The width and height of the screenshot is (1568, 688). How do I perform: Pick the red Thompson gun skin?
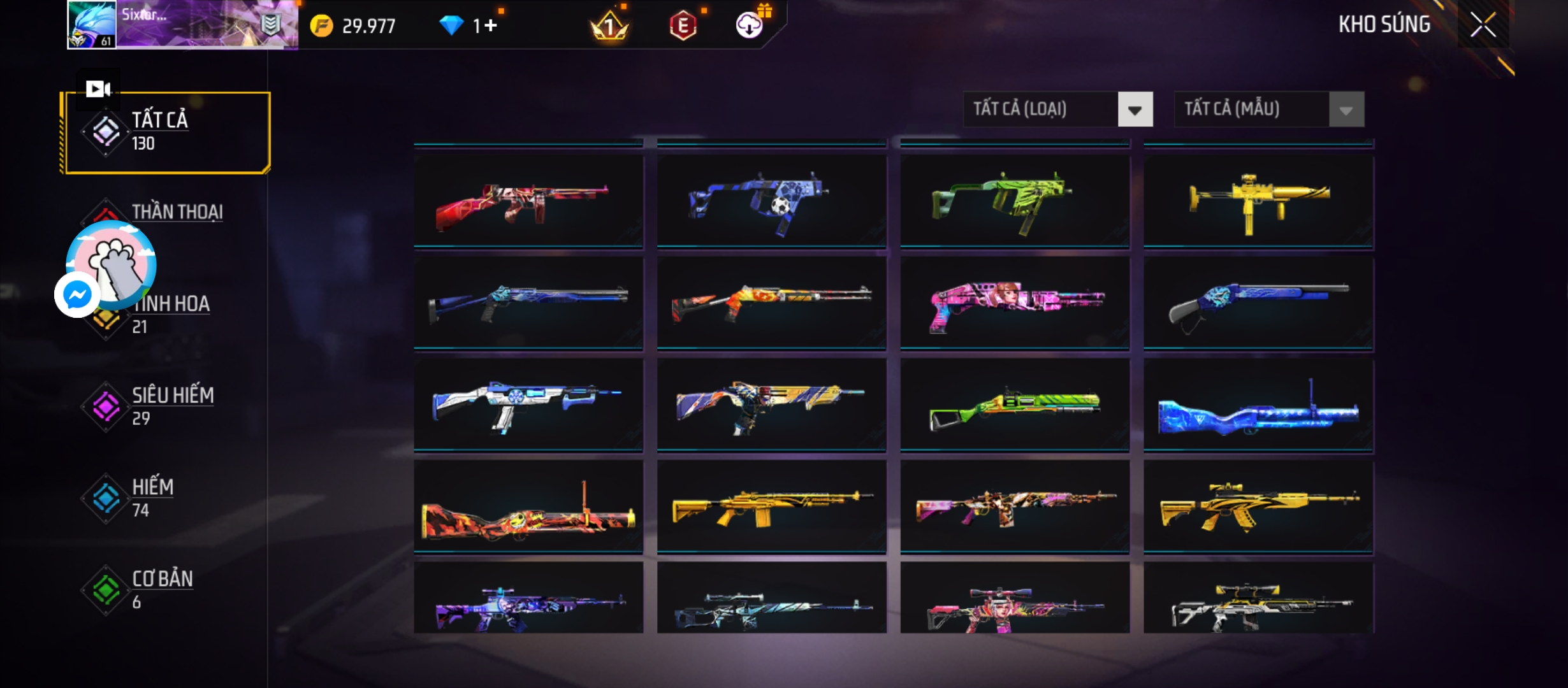[x=528, y=200]
